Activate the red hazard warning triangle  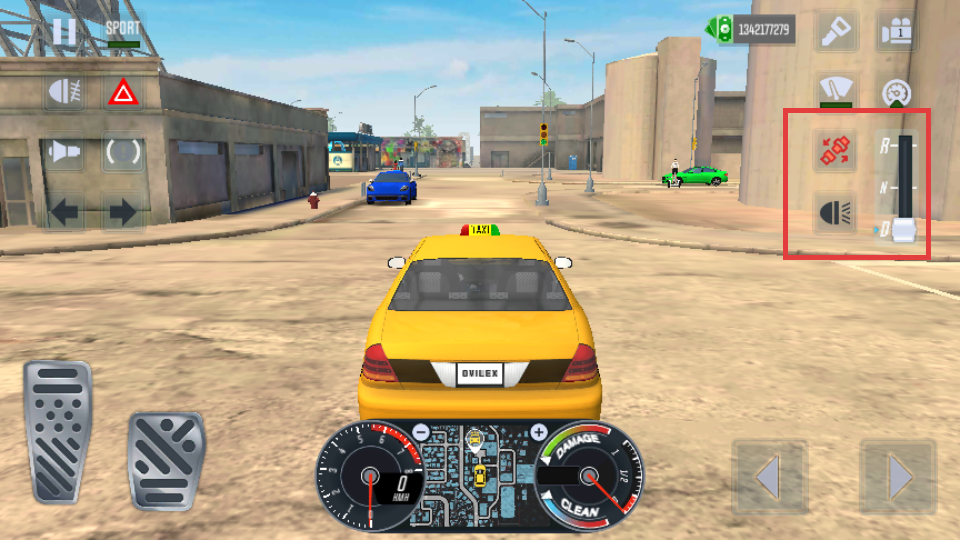(x=123, y=93)
